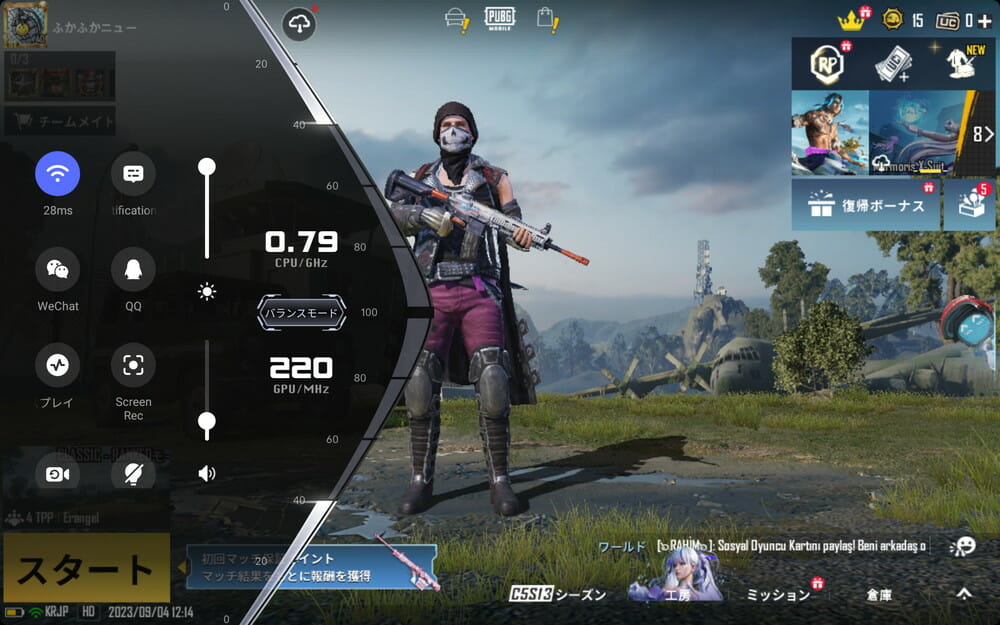Toggle the Wi-Fi network button
1000x625 pixels.
pos(58,174)
